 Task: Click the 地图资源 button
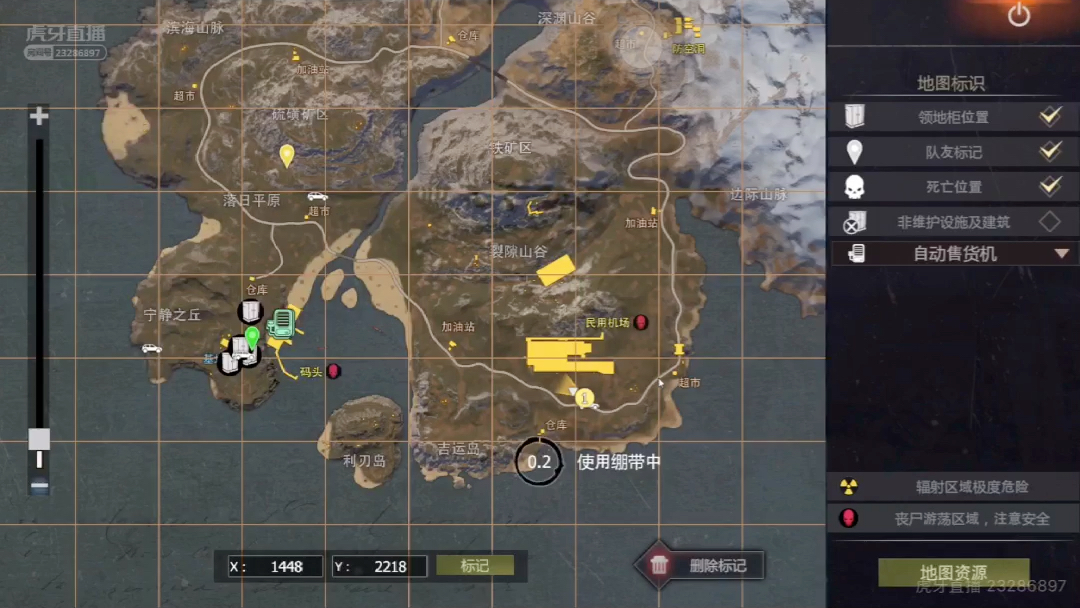[x=953, y=572]
